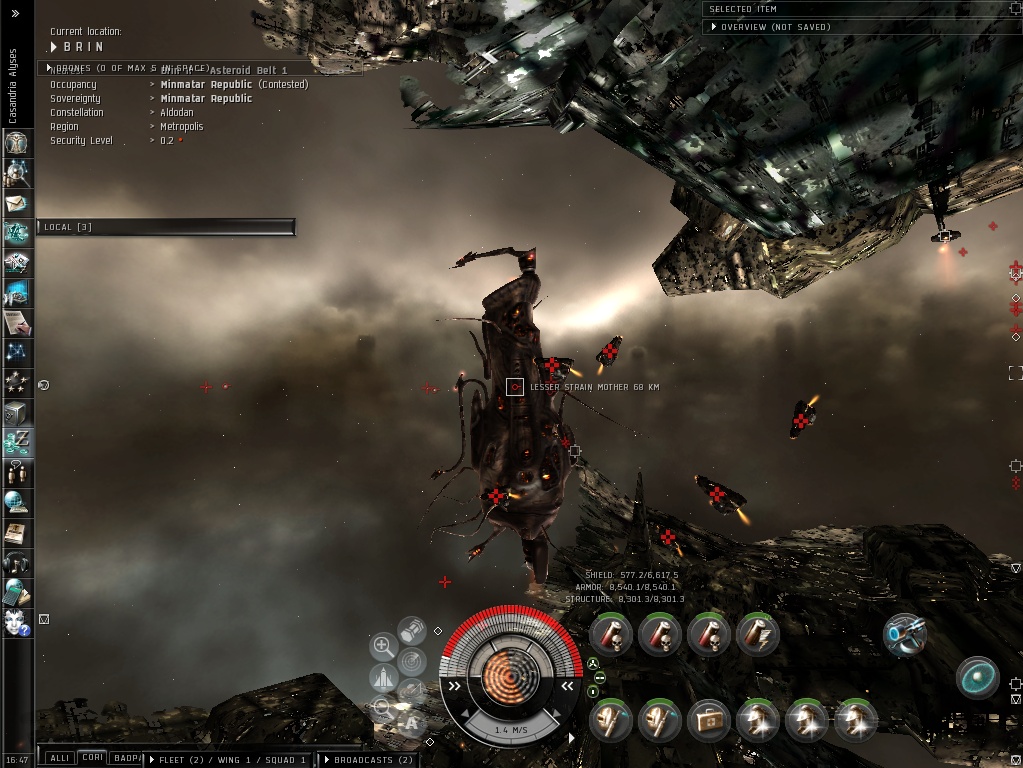Open the journal book icon

tap(16, 532)
